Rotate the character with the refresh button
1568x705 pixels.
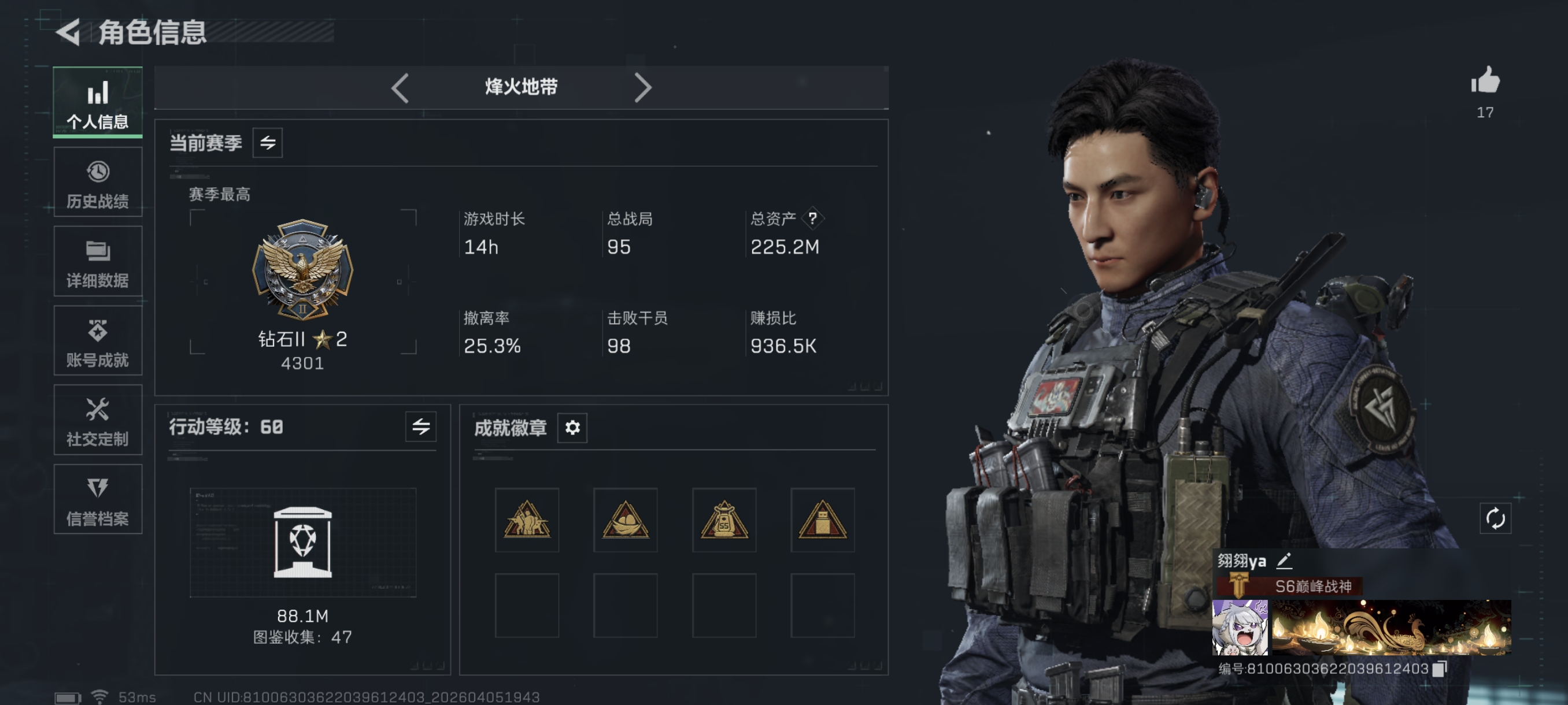1495,519
